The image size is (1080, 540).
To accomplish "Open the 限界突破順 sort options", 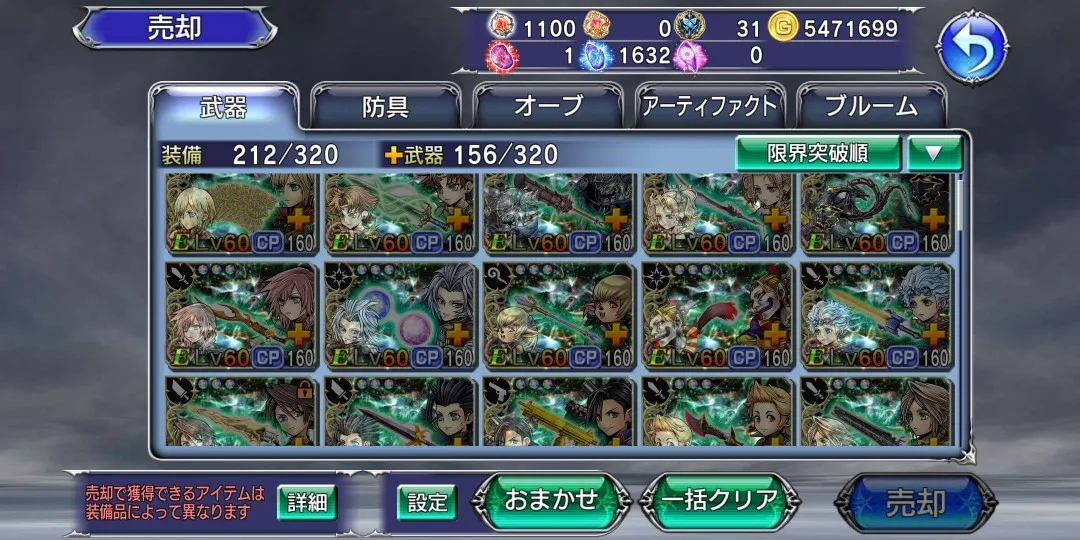I will 818,153.
